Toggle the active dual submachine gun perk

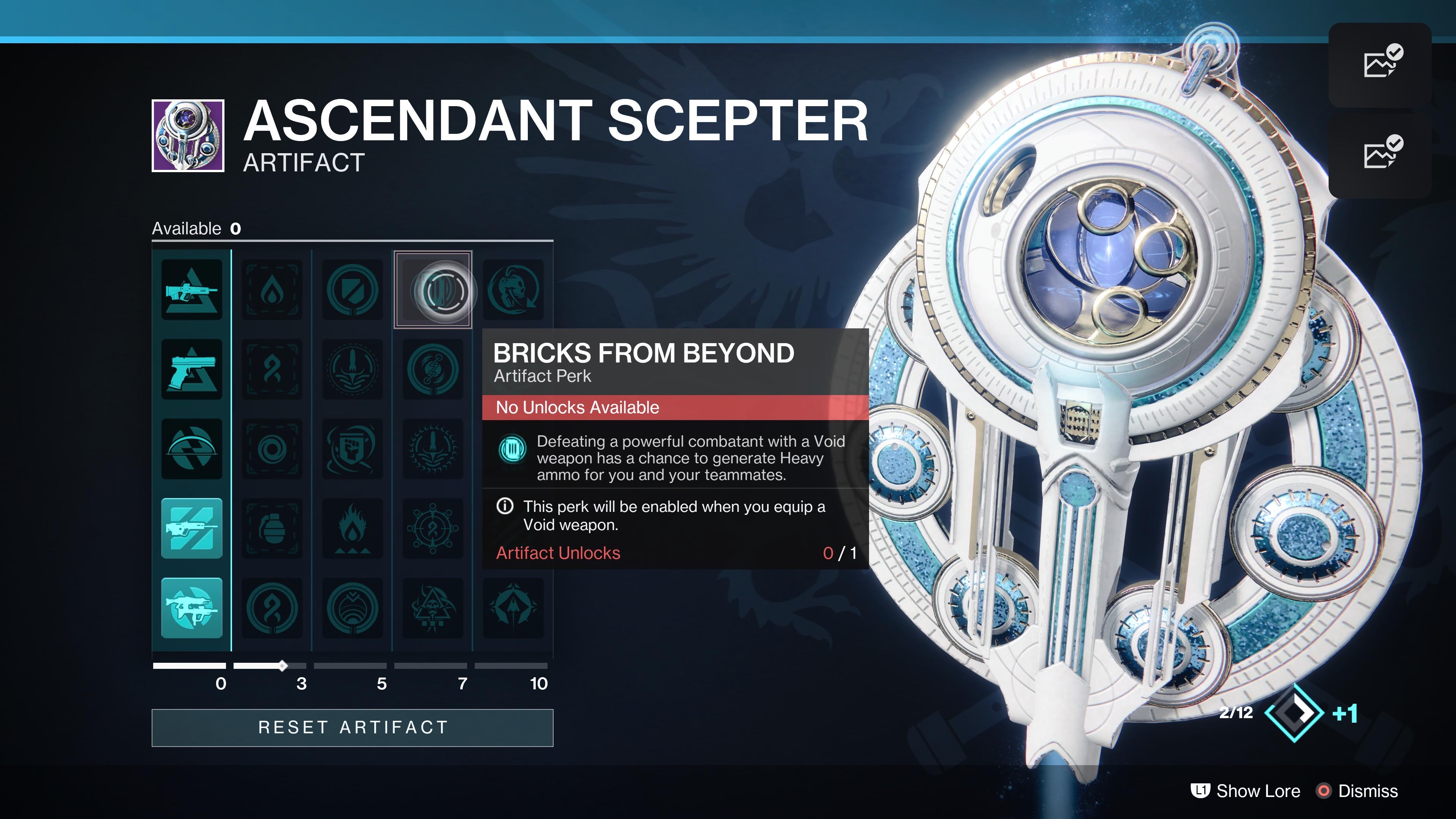(191, 608)
